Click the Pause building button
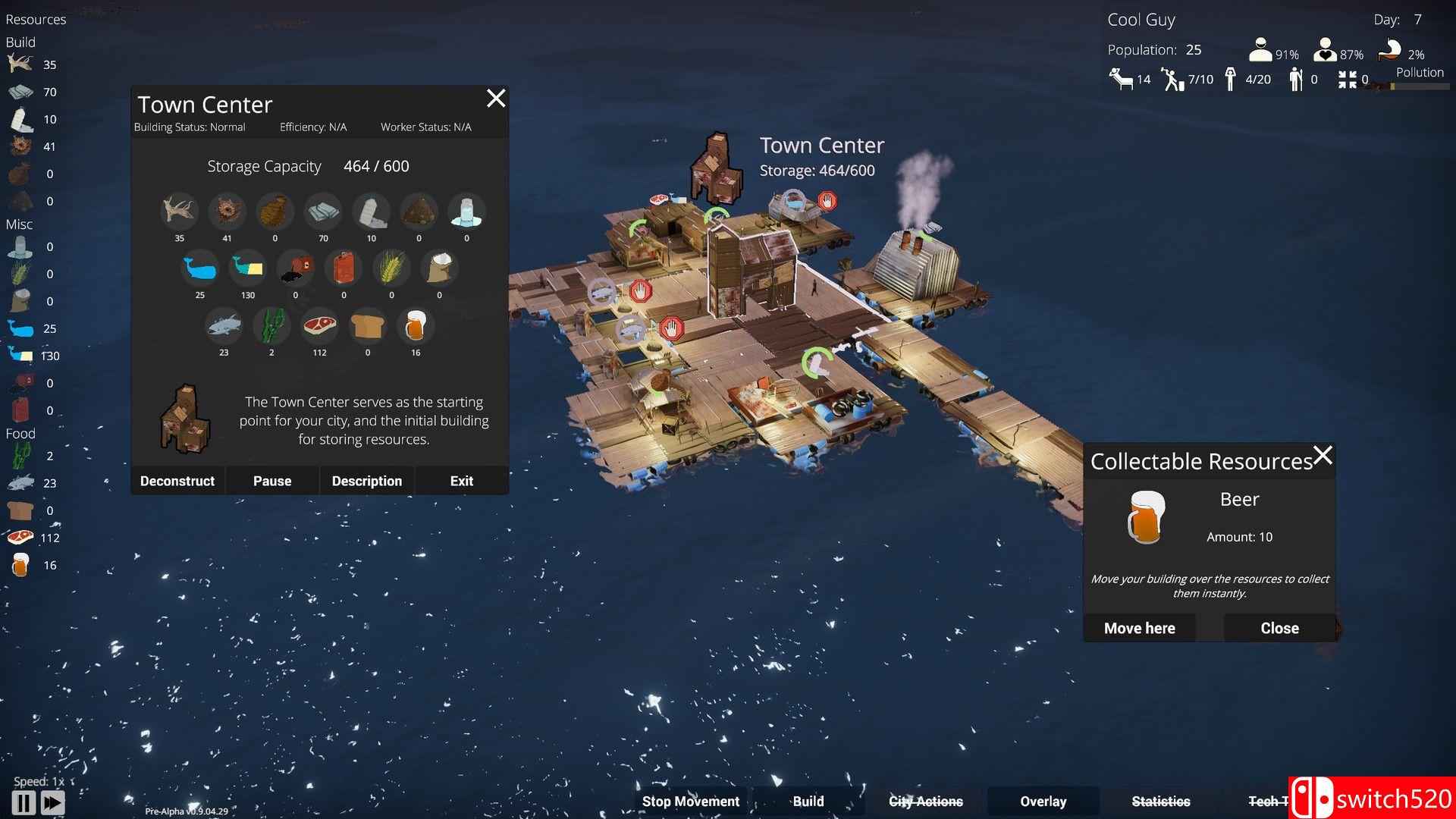This screenshot has height=819, width=1456. (x=272, y=481)
